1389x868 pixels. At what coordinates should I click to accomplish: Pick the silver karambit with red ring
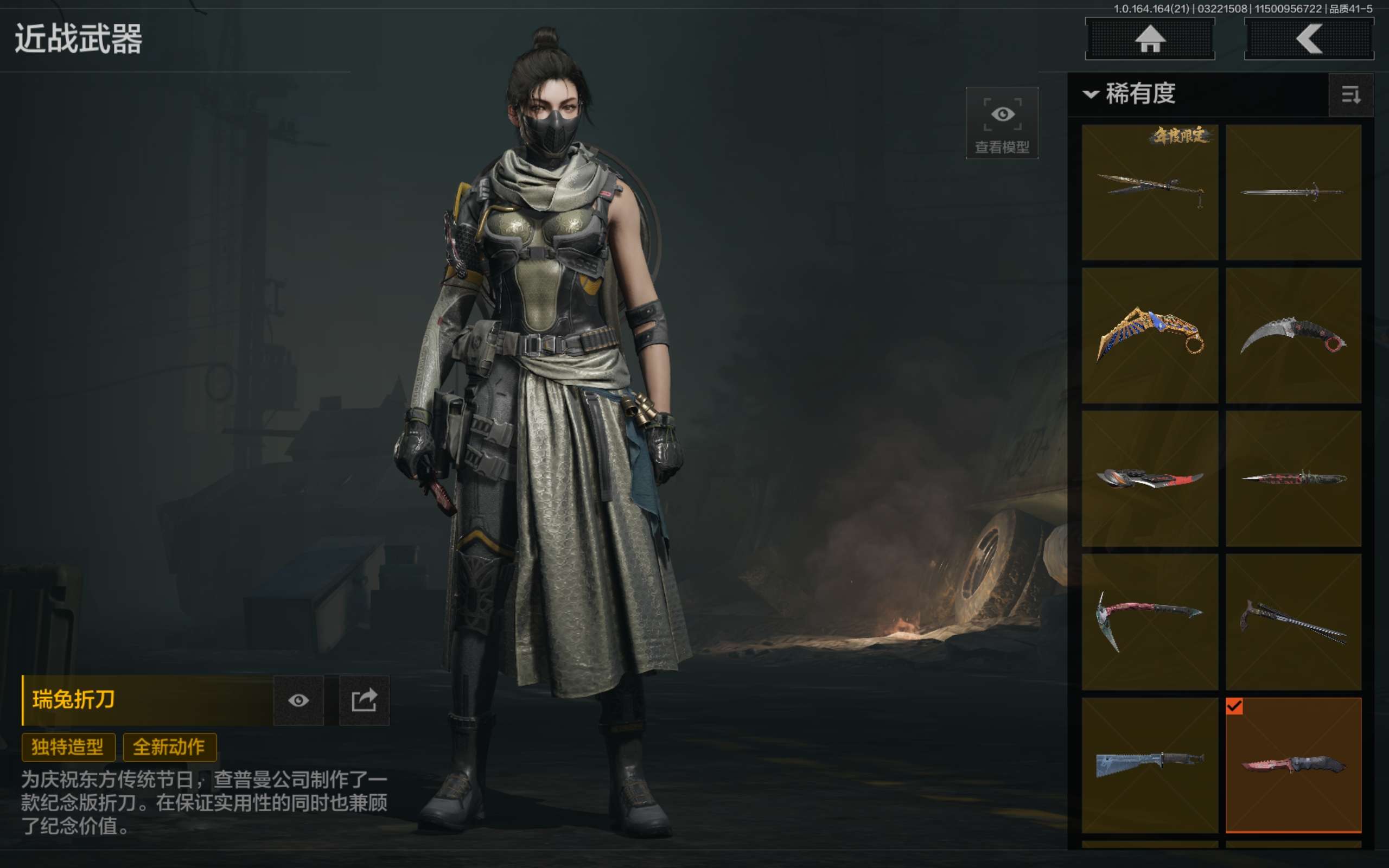[x=1293, y=336]
